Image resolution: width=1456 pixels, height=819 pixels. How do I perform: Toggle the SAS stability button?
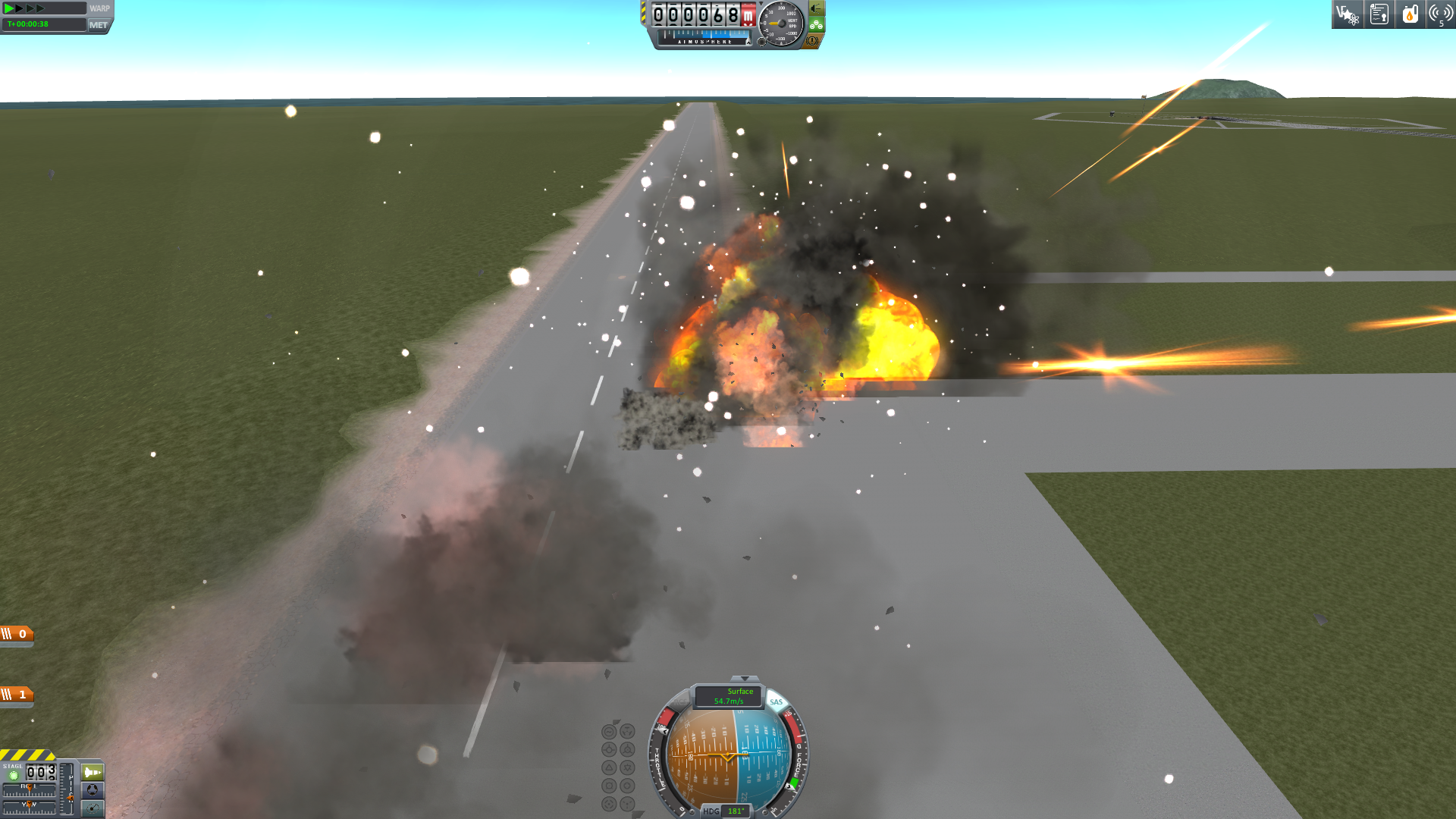(776, 701)
